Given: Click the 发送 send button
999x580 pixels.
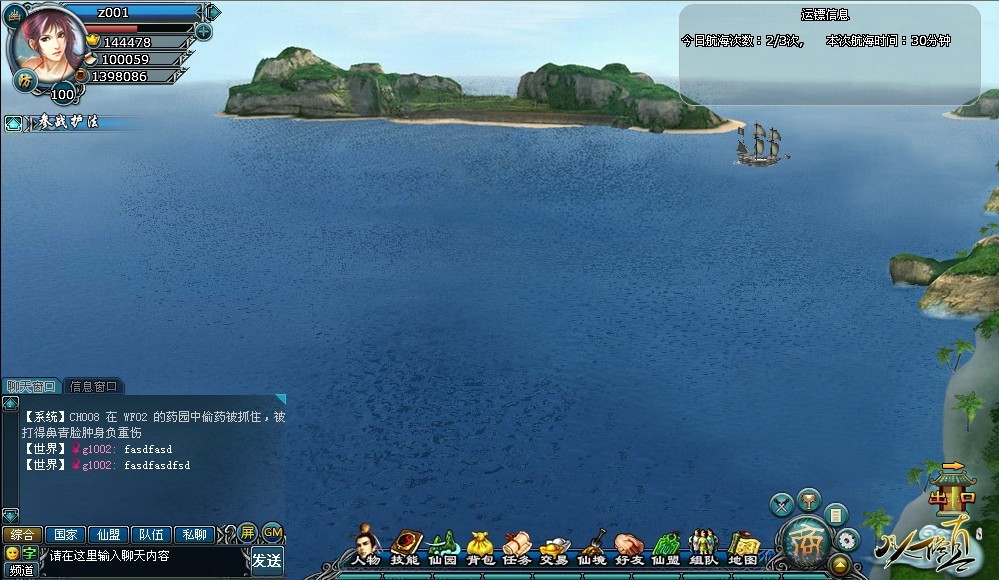Looking at the screenshot, I should click(x=266, y=560).
